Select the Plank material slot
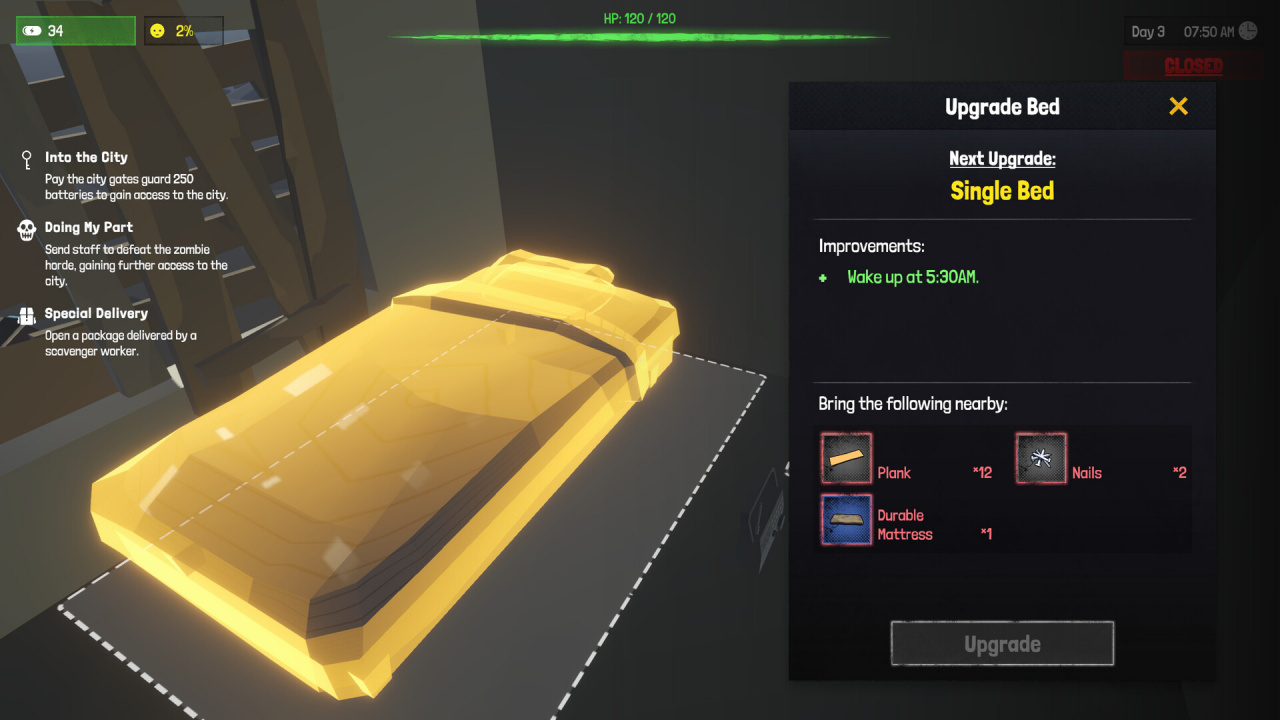Image resolution: width=1280 pixels, height=720 pixels. click(846, 459)
